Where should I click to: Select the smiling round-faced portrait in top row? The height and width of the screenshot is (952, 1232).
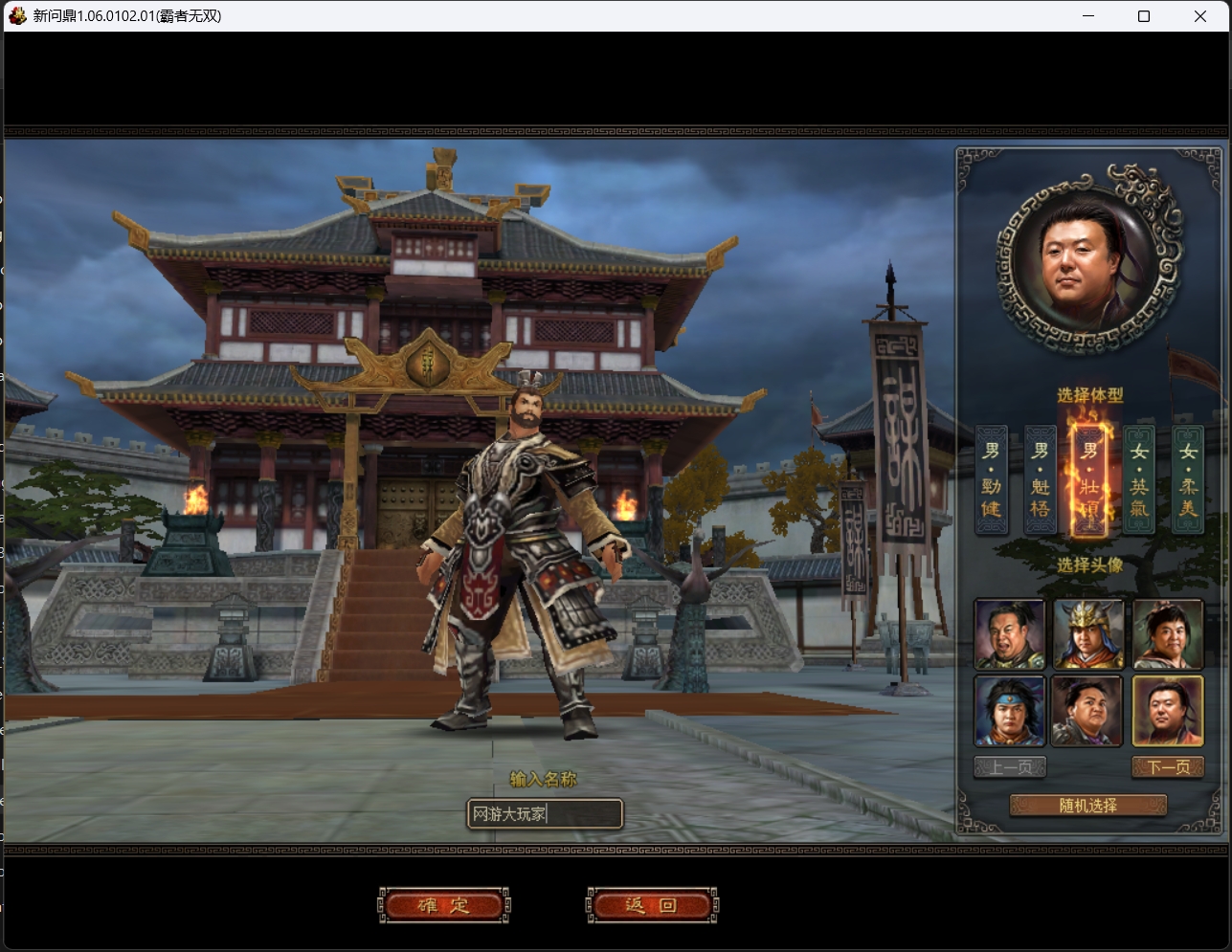point(1167,633)
